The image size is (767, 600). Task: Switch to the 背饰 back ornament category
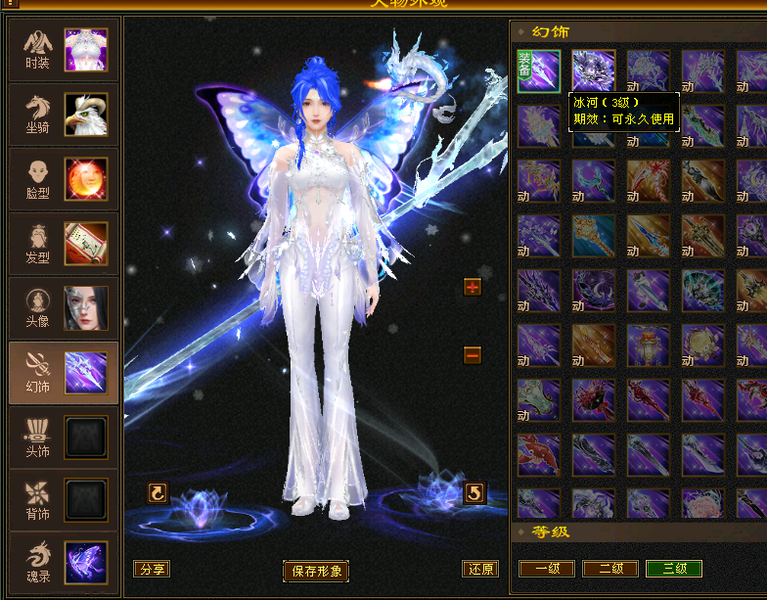(63, 501)
